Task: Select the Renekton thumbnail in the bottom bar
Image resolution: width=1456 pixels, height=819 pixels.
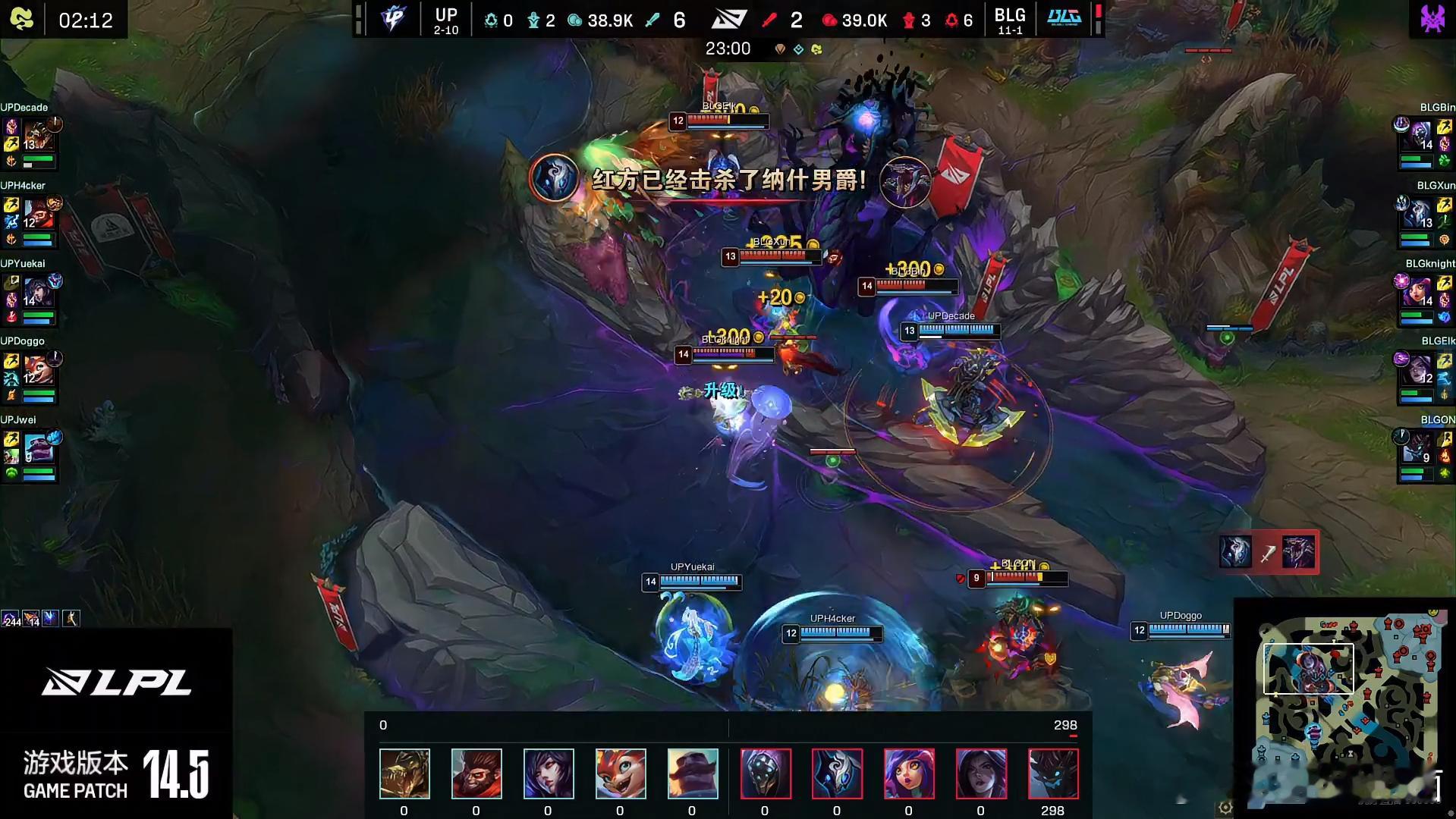Action: 404,773
